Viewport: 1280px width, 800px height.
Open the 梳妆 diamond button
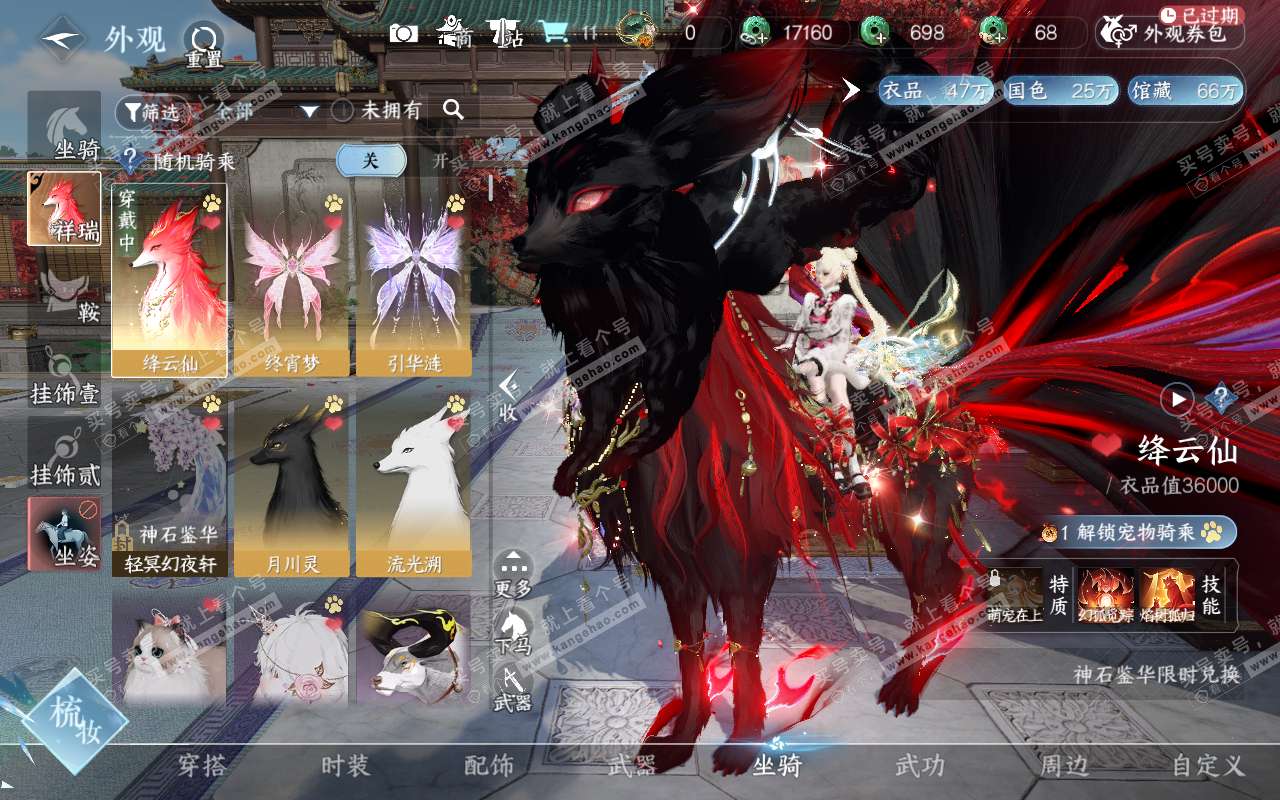(76, 720)
